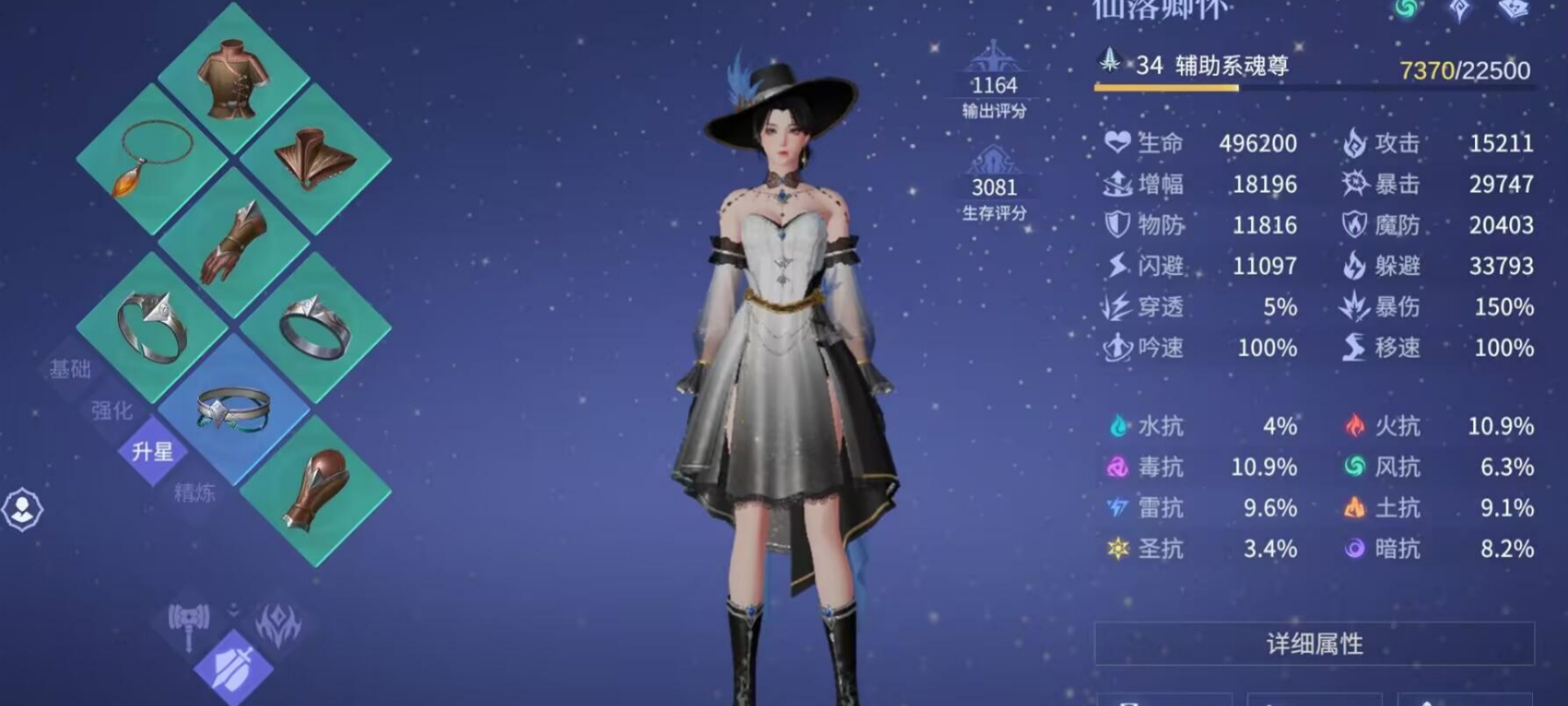1568x706 pixels.
Task: Choose the brown cloak equipment slot
Action: 316,158
